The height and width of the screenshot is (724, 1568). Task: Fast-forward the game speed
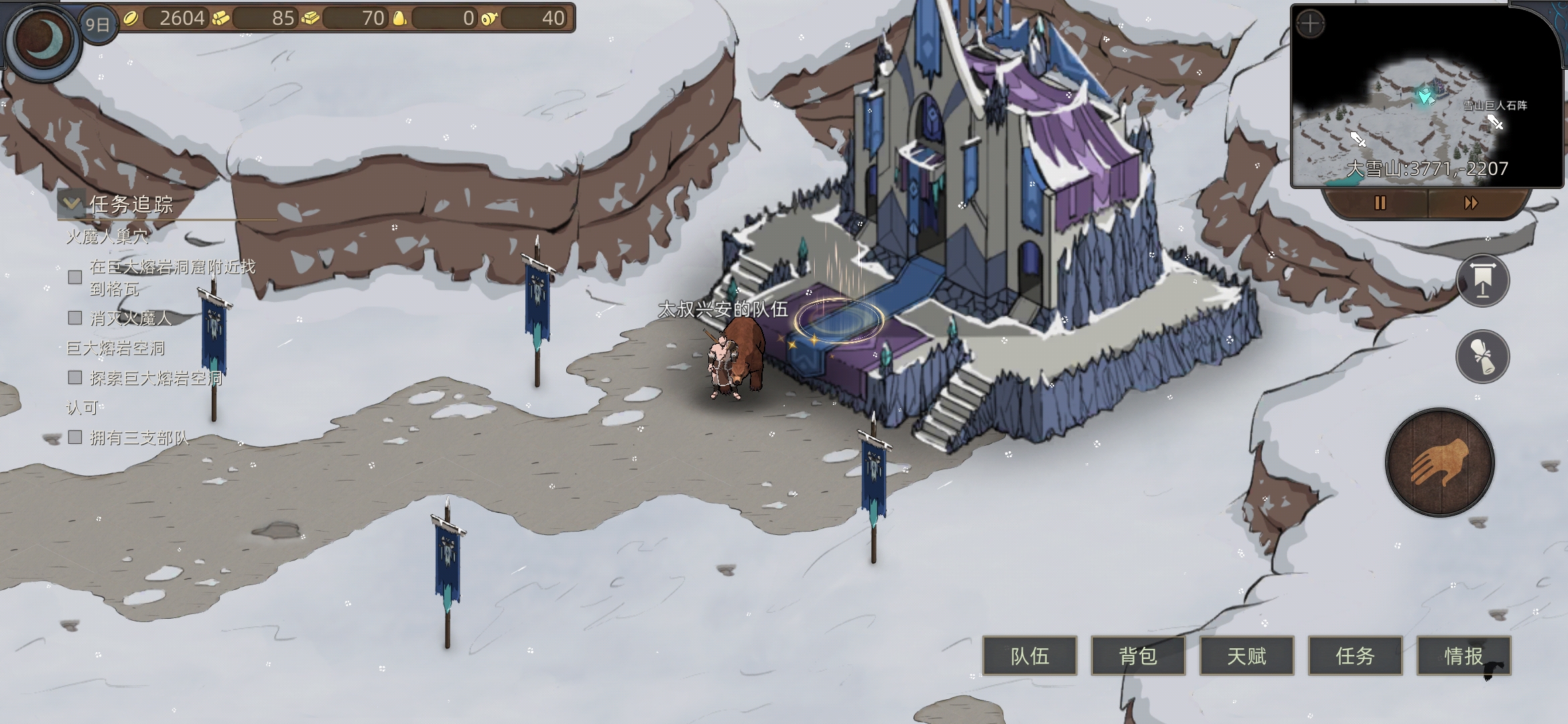pyautogui.click(x=1471, y=203)
